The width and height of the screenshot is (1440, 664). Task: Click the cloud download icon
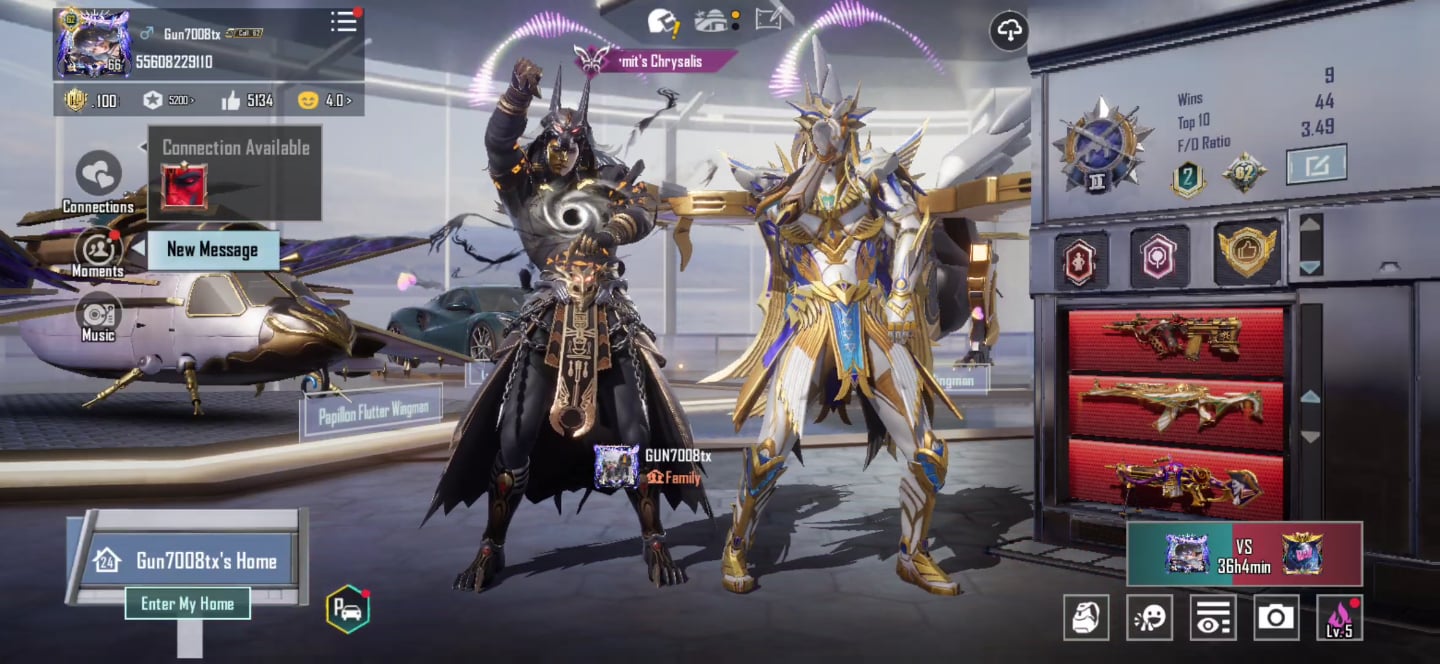click(1010, 31)
